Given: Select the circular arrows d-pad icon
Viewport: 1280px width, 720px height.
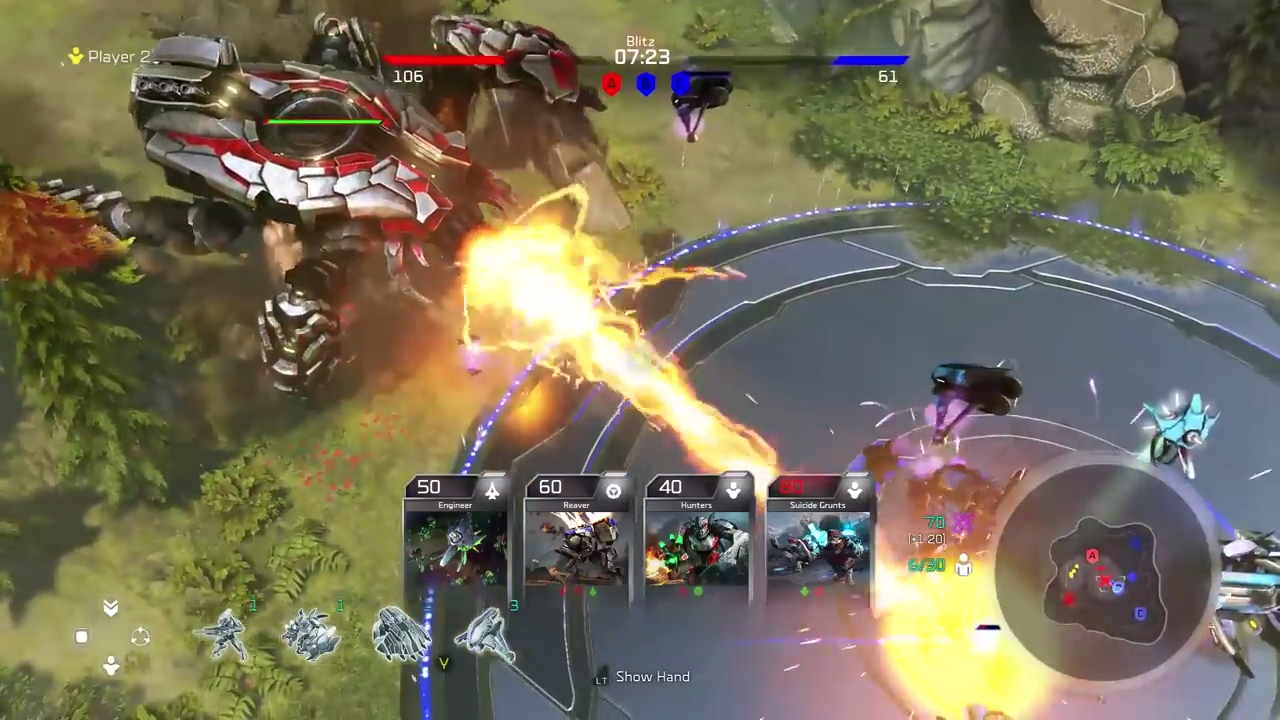Looking at the screenshot, I should tap(140, 637).
